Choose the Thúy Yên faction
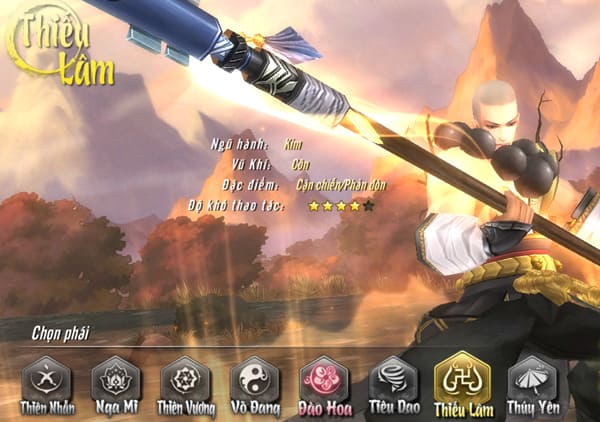Image resolution: width=600 pixels, height=422 pixels. pyautogui.click(x=531, y=380)
